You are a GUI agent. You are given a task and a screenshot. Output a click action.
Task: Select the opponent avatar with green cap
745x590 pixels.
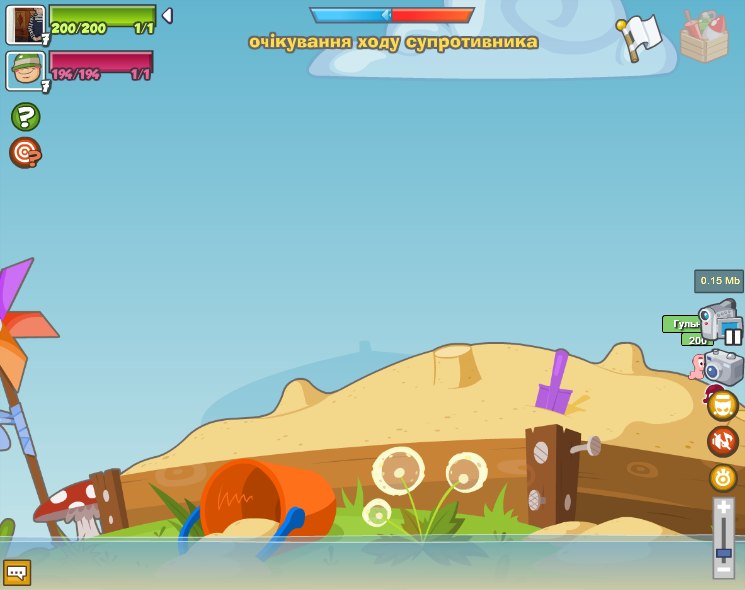pos(25,71)
